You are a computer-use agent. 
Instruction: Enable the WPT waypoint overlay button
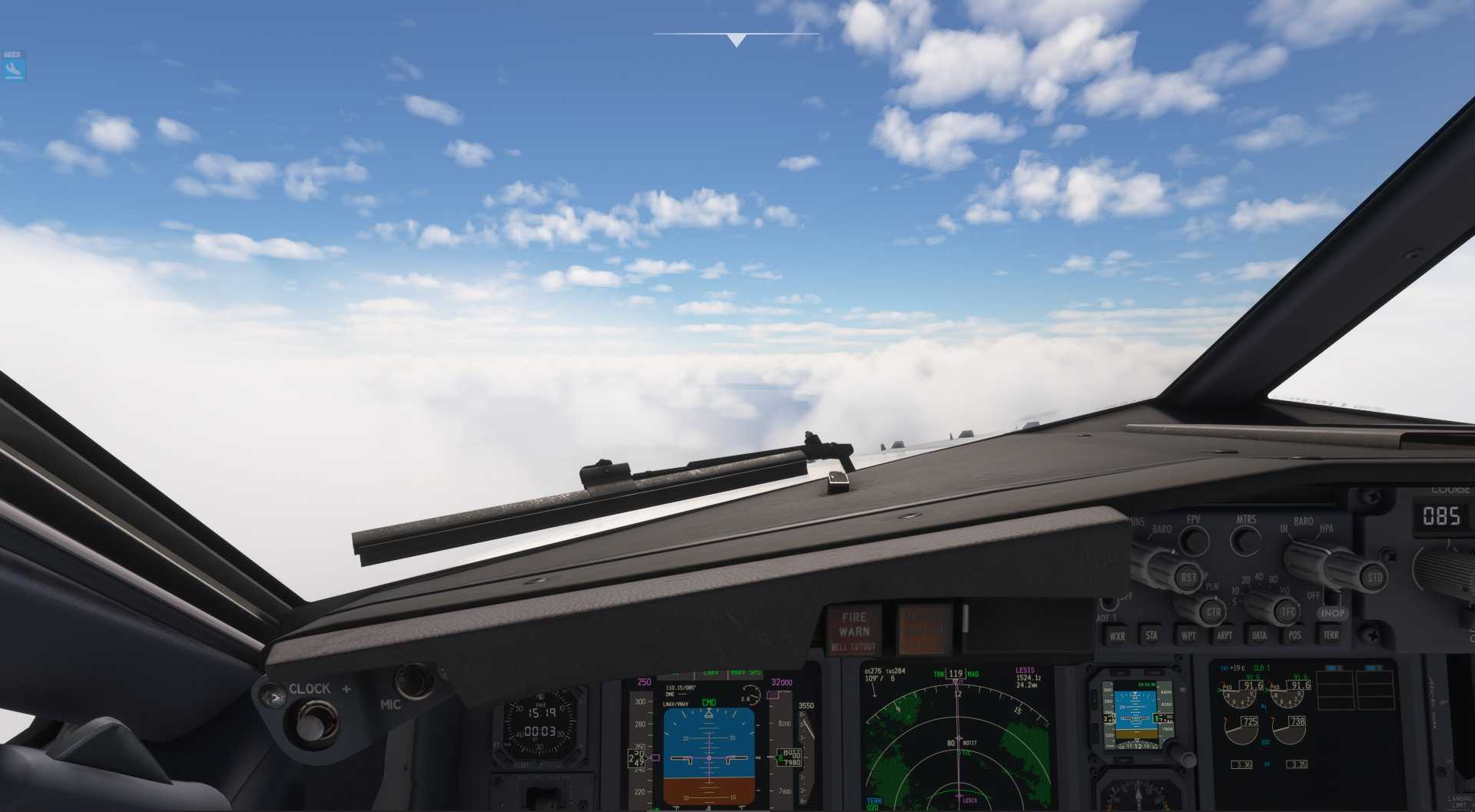(x=1190, y=635)
